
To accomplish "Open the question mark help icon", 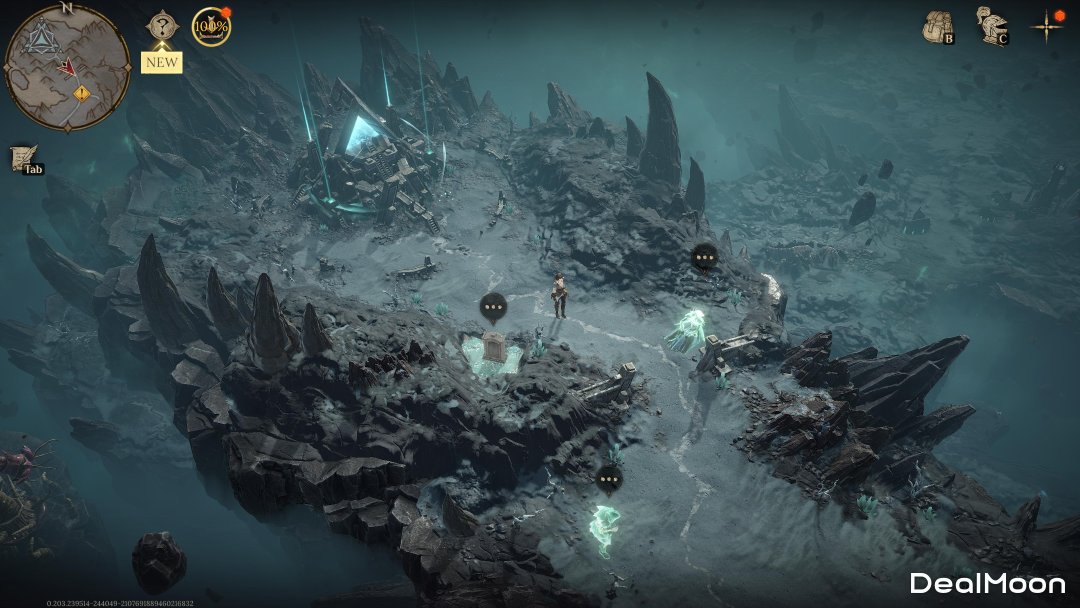I will 161,27.
